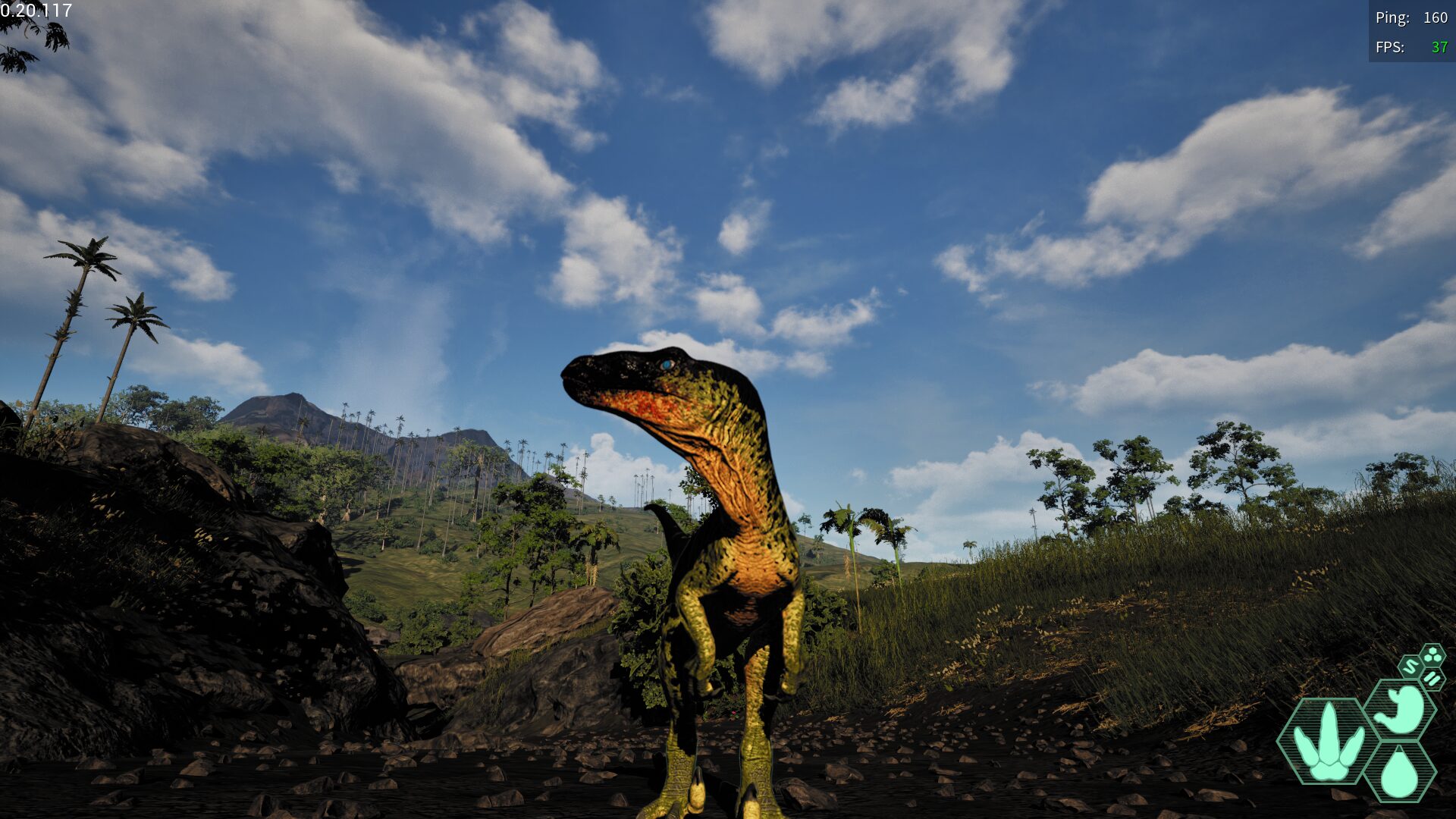Click the small three-hexagon cluster icon
Image resolution: width=1456 pixels, height=819 pixels.
pyautogui.click(x=1432, y=655)
